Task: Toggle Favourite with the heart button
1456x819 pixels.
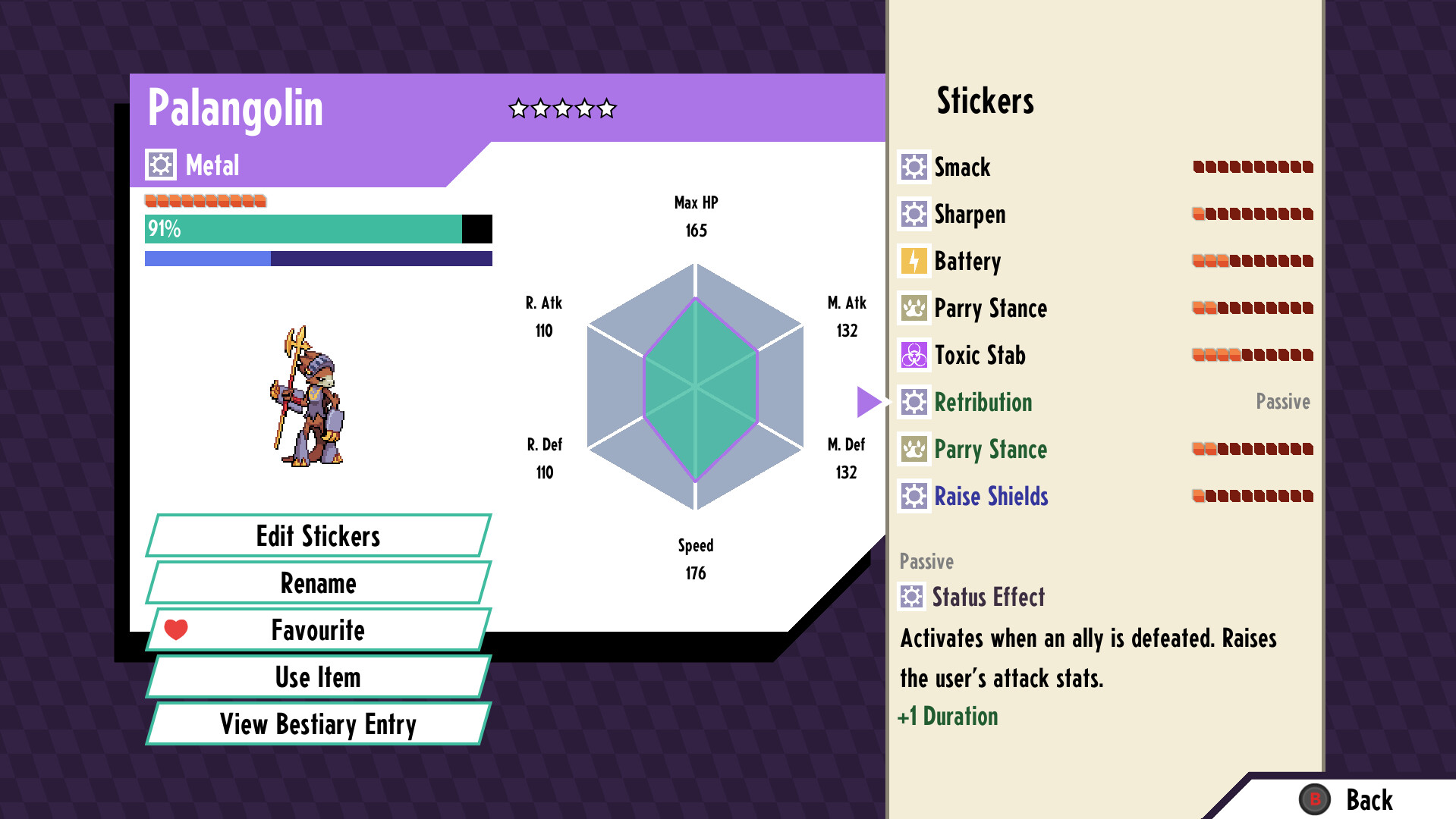Action: pyautogui.click(x=175, y=629)
